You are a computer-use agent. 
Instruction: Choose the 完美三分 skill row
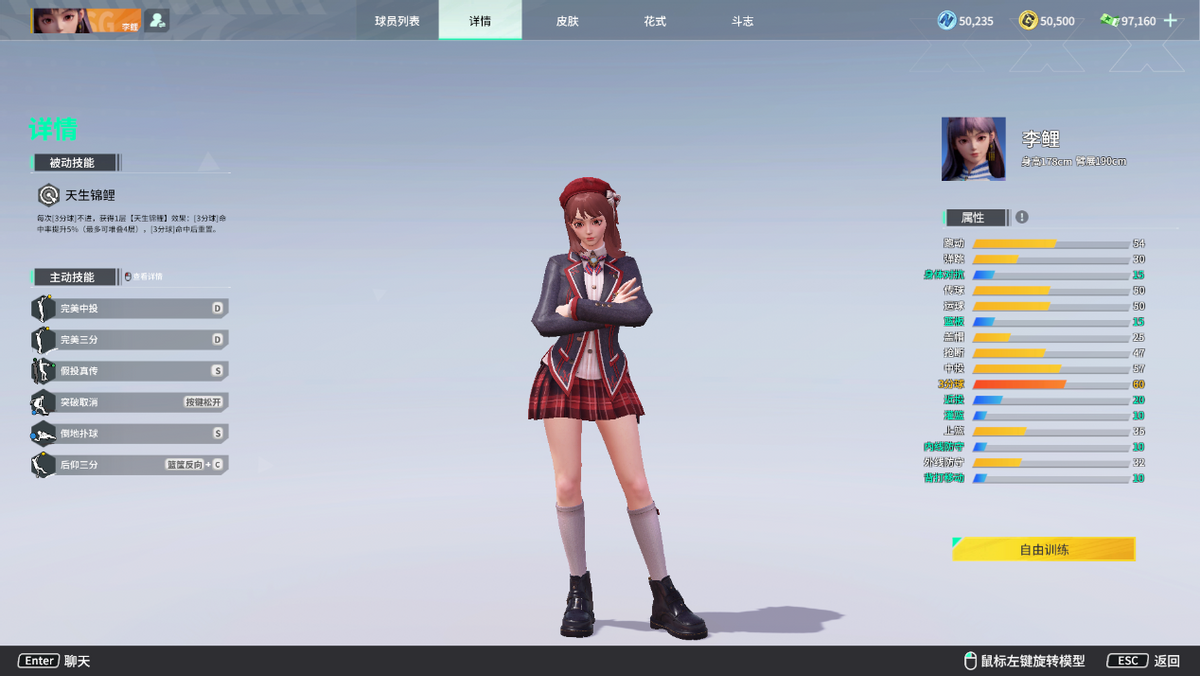click(130, 340)
